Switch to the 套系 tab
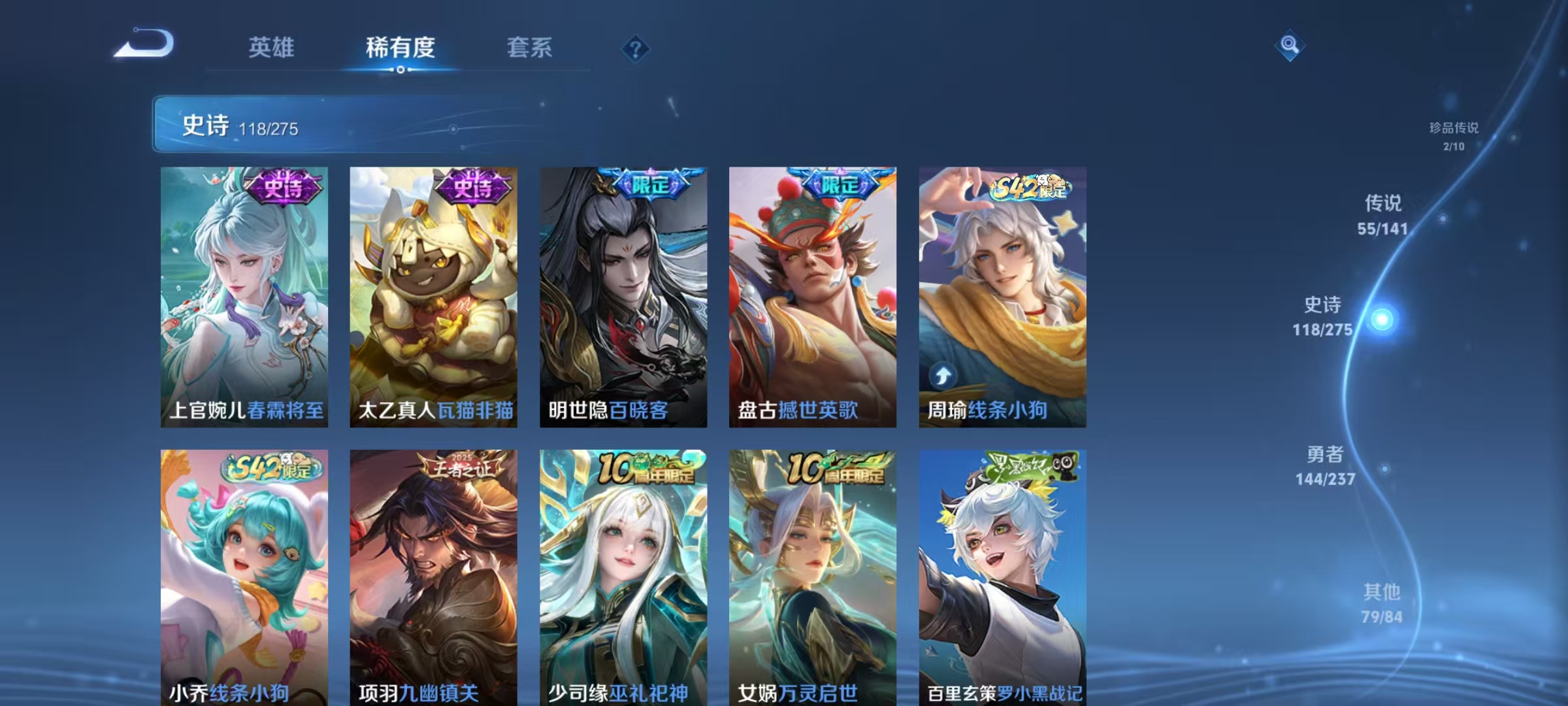Screen dimensions: 1568x706 point(530,47)
